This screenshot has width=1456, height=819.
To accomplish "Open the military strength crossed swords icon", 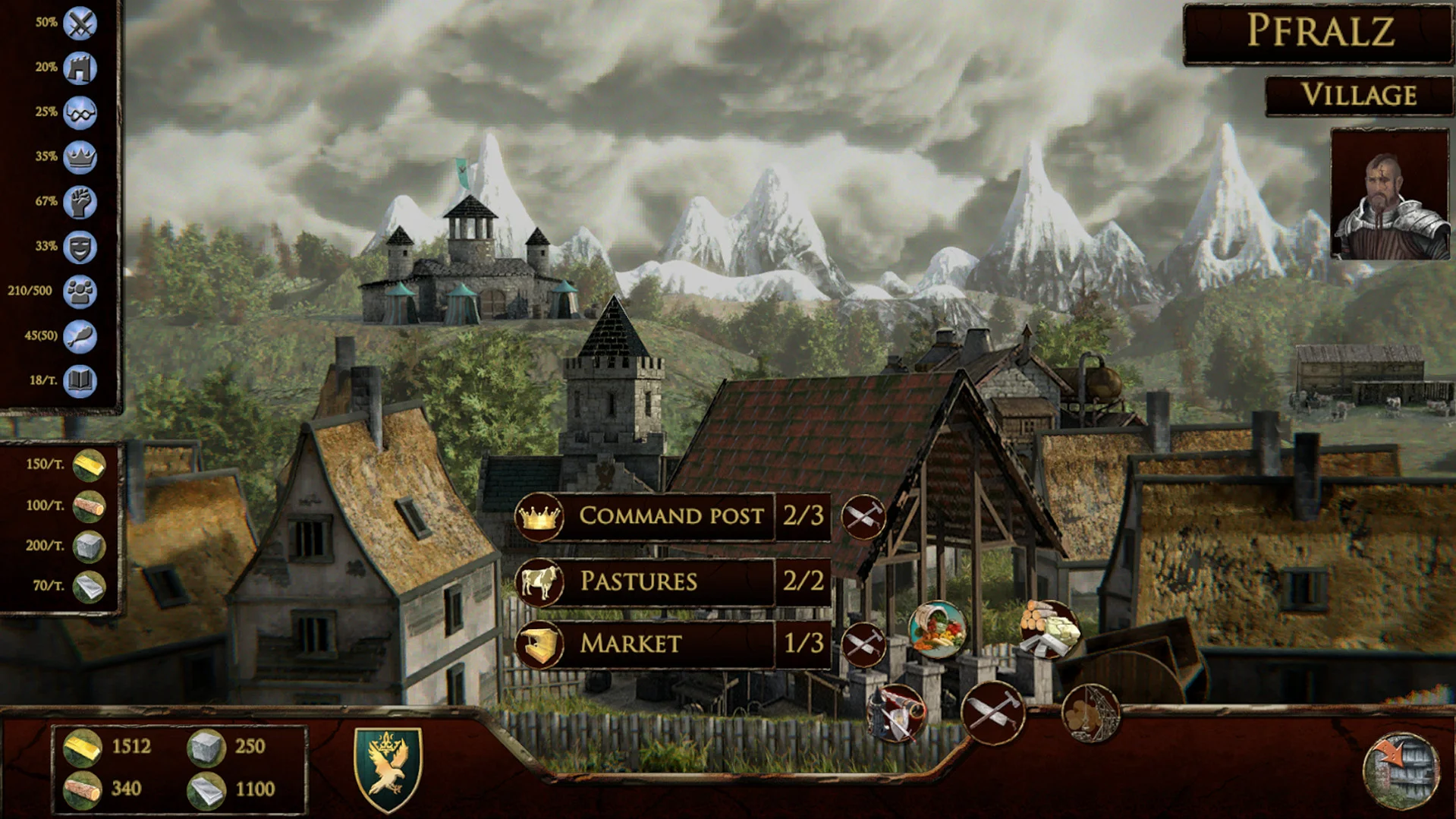I will (x=79, y=22).
